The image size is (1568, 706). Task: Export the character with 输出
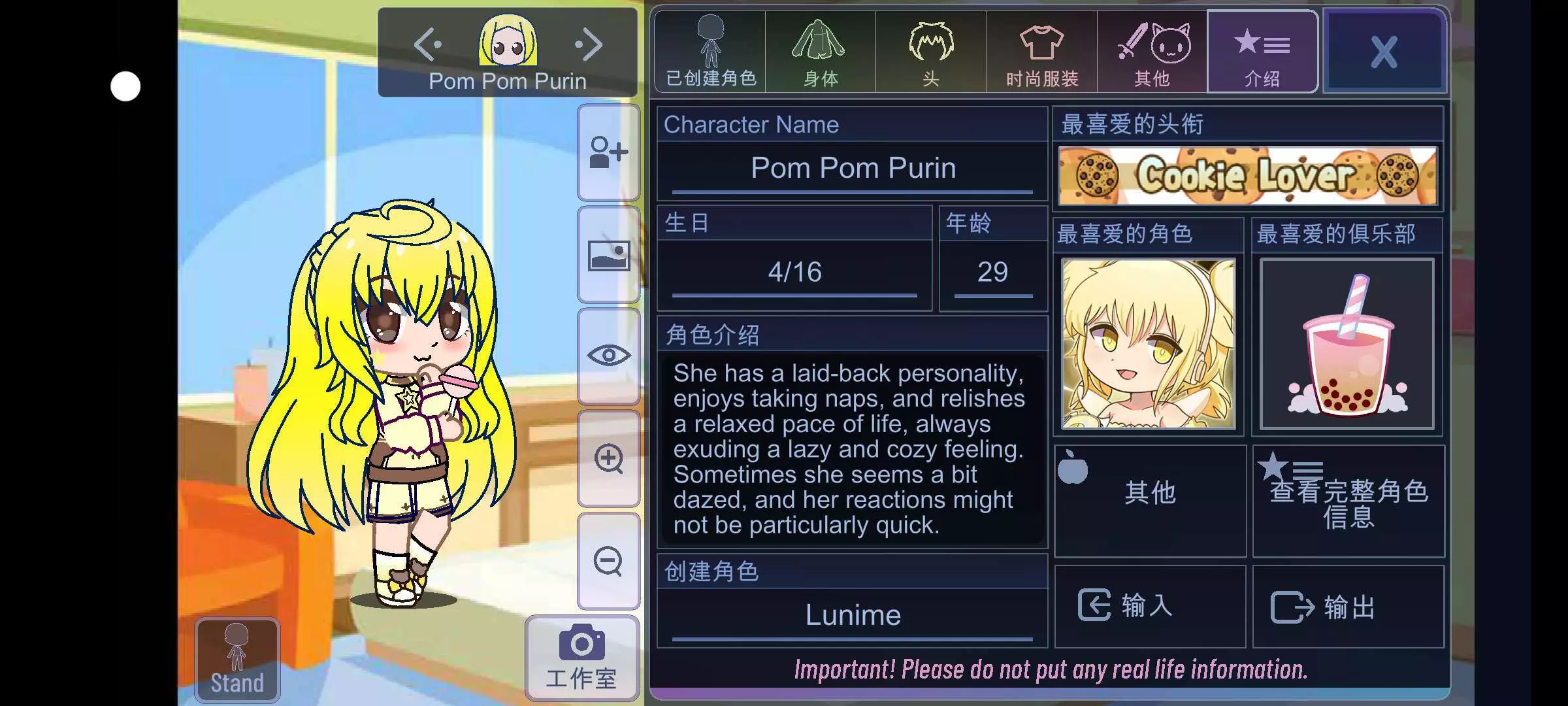point(1348,606)
